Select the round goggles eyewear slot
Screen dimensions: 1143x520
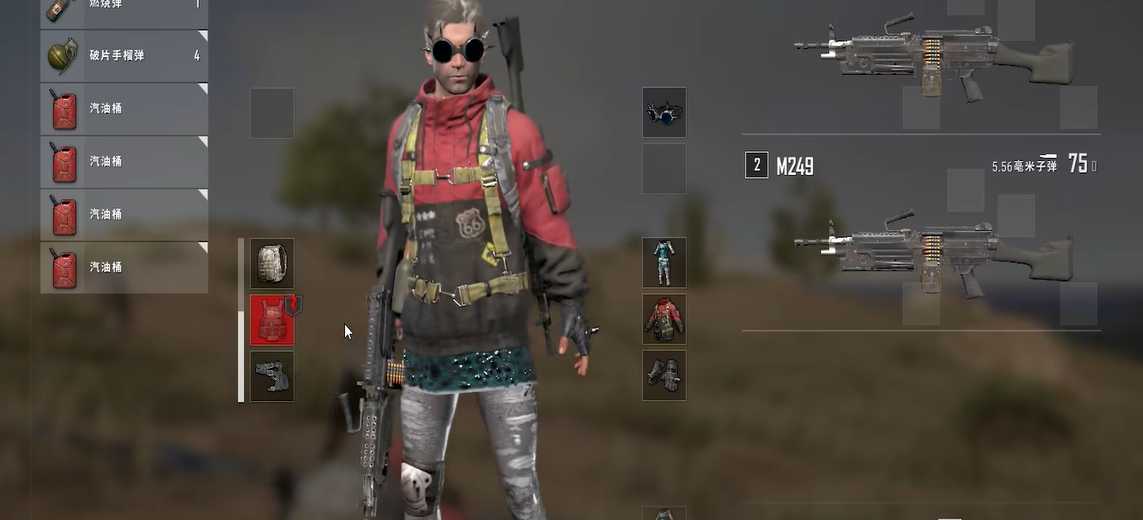(x=663, y=112)
